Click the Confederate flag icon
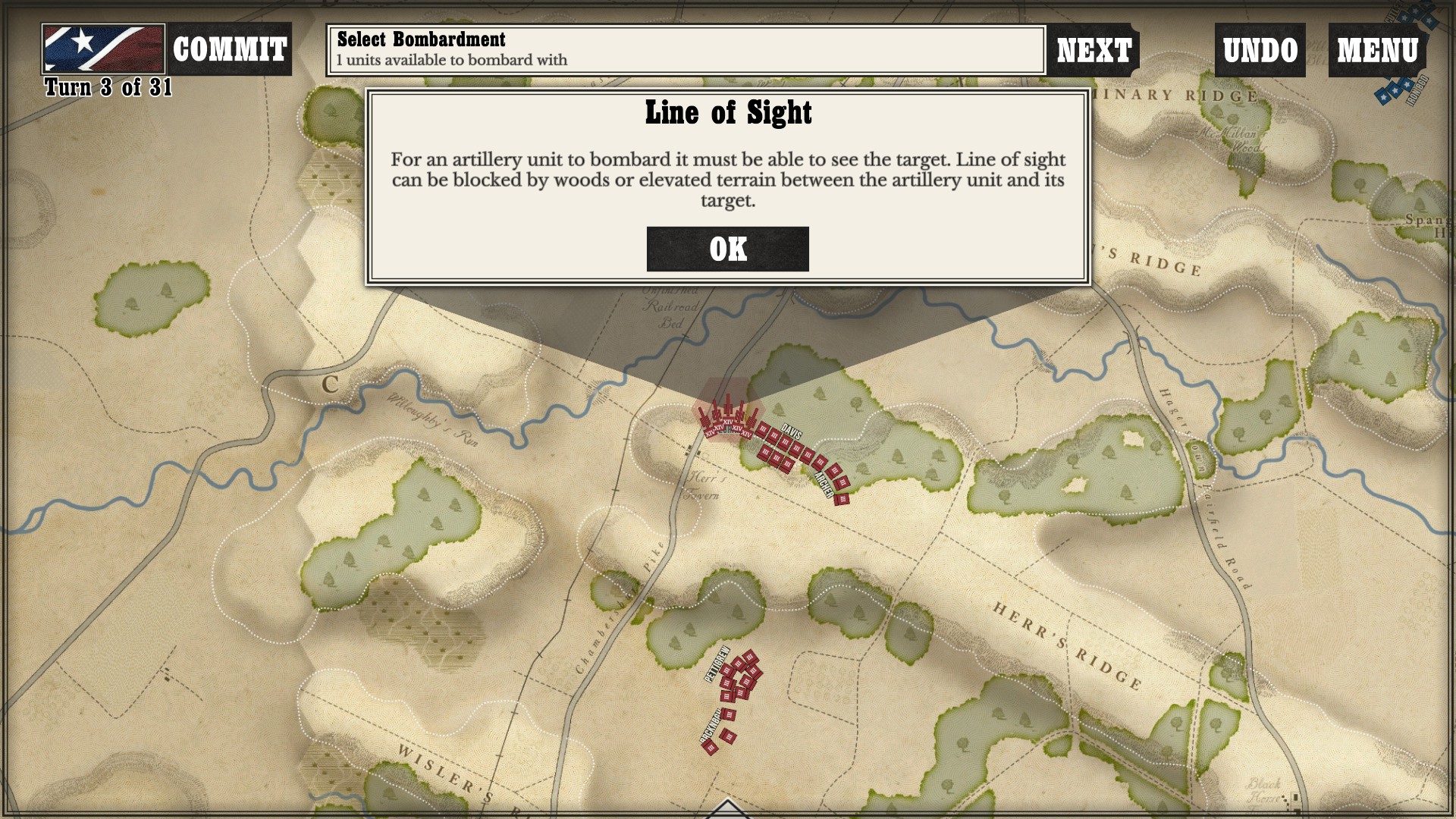This screenshot has height=819, width=1456. coord(103,49)
